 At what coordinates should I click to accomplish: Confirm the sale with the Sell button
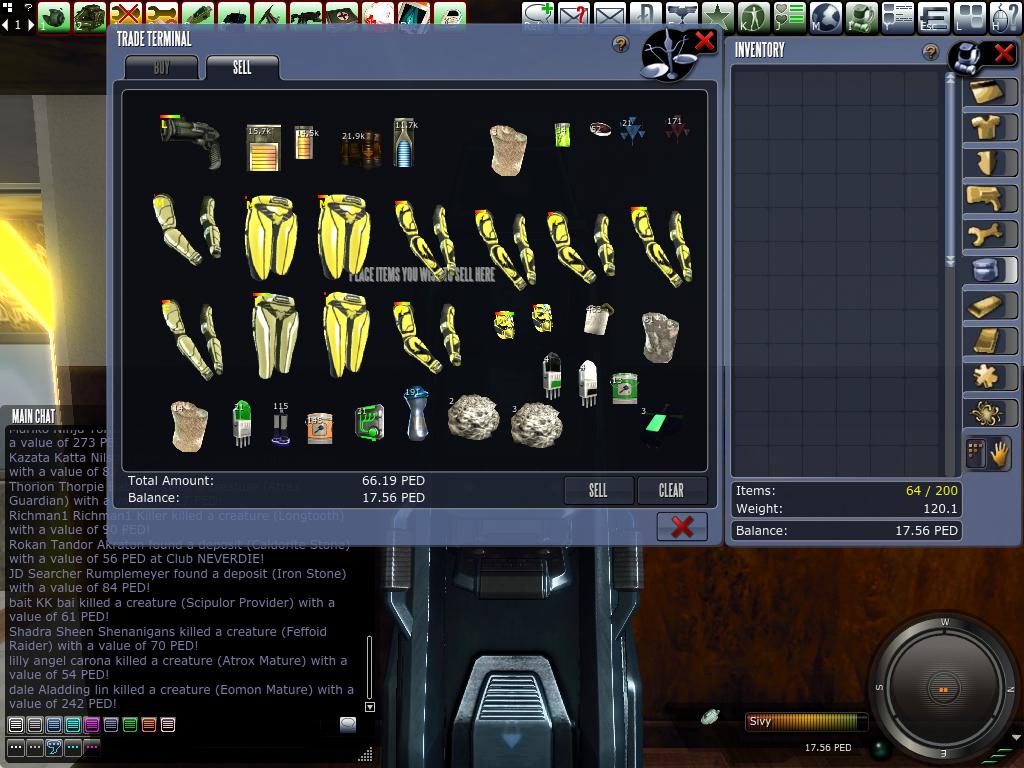(598, 490)
